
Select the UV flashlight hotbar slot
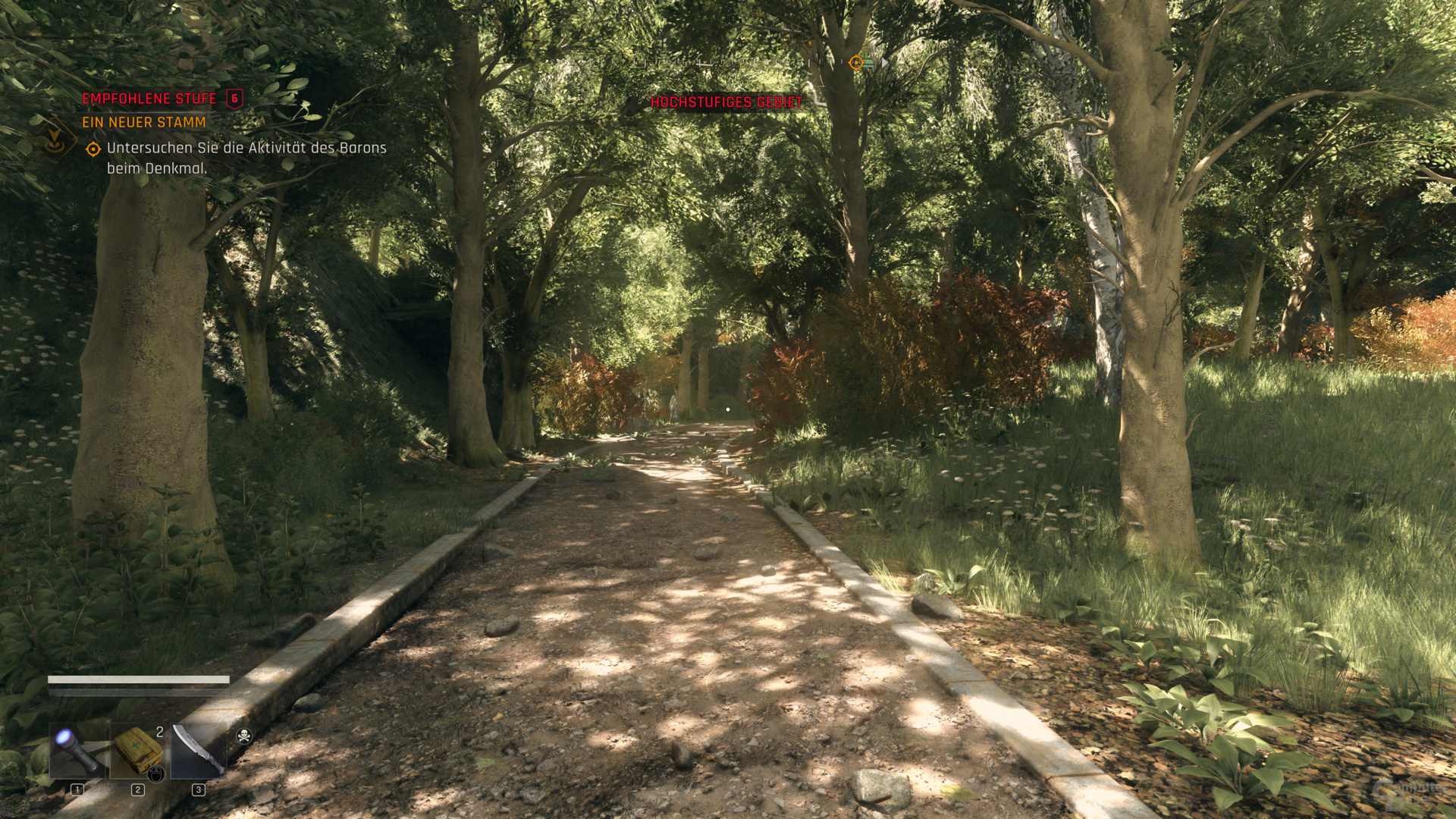point(78,750)
